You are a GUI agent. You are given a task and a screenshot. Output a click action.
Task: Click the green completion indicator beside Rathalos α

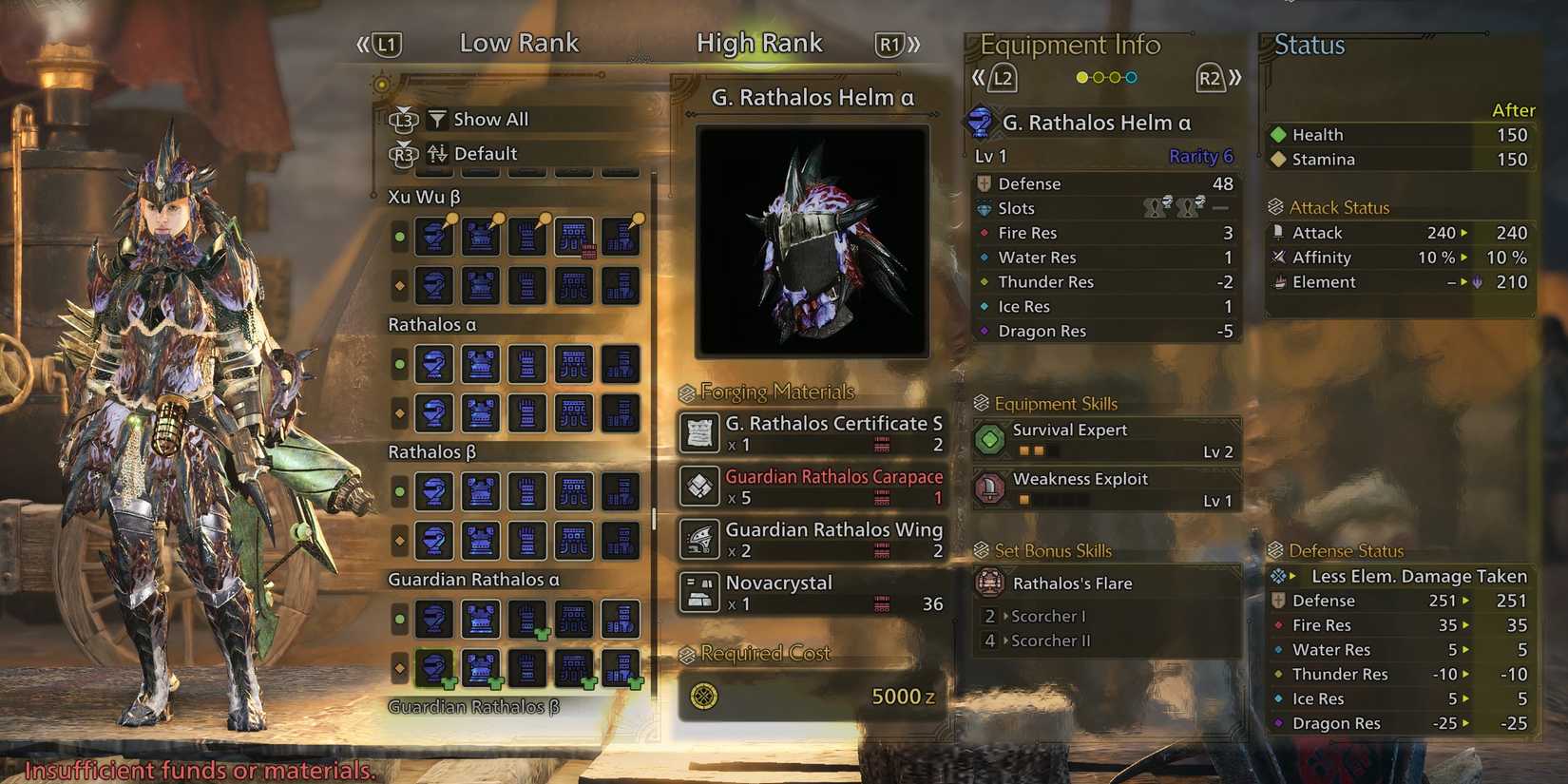399,364
